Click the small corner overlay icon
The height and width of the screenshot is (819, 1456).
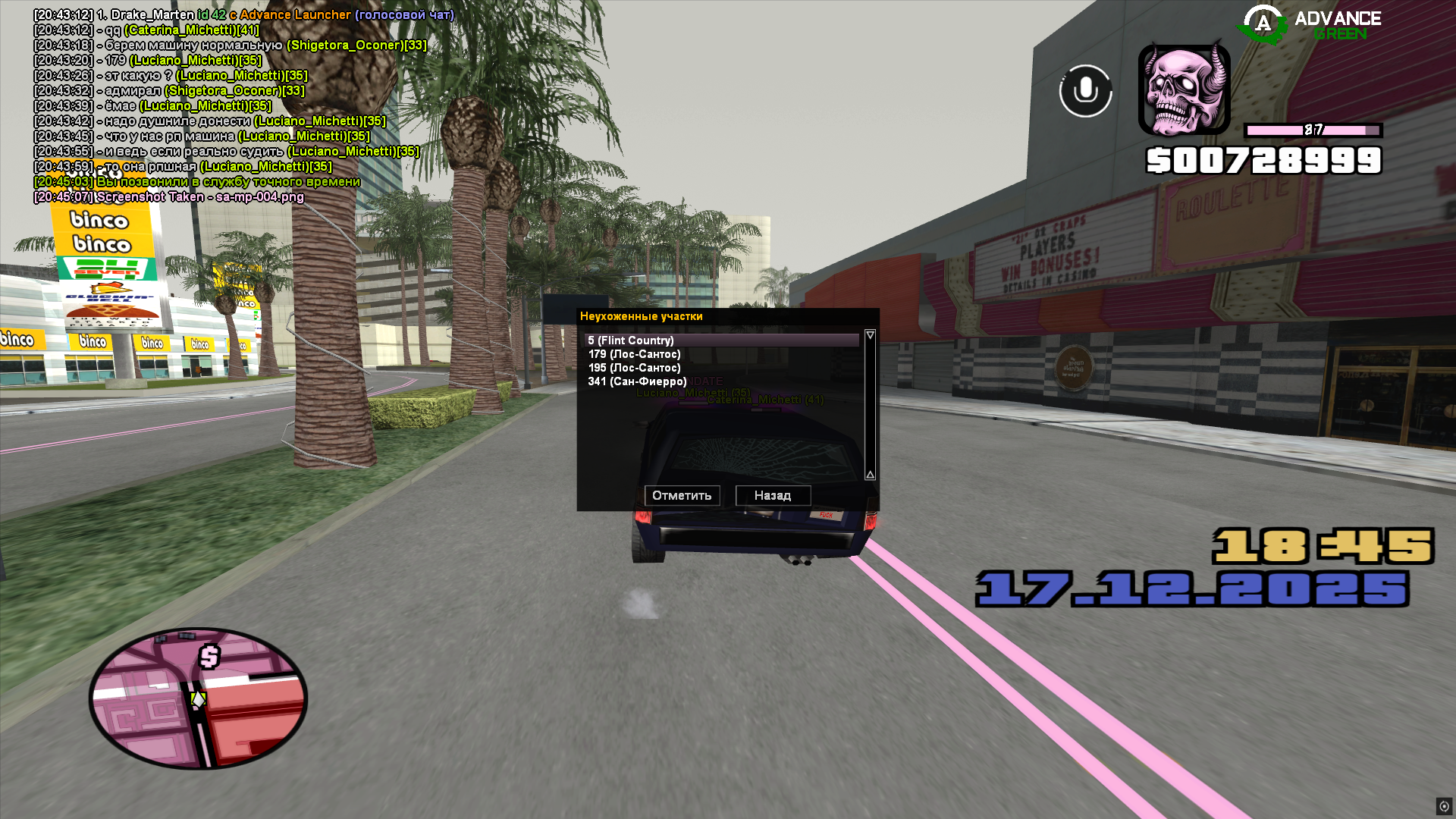click(x=1444, y=806)
